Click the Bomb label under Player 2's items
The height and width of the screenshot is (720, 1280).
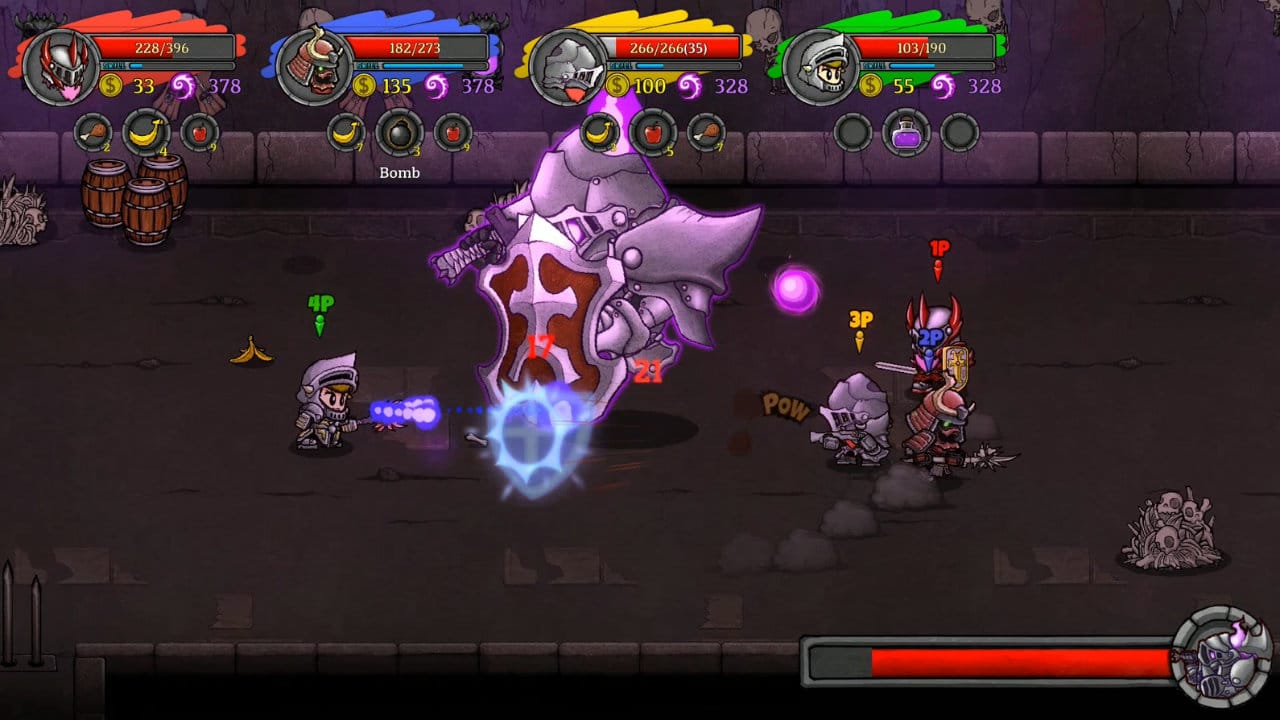(400, 173)
